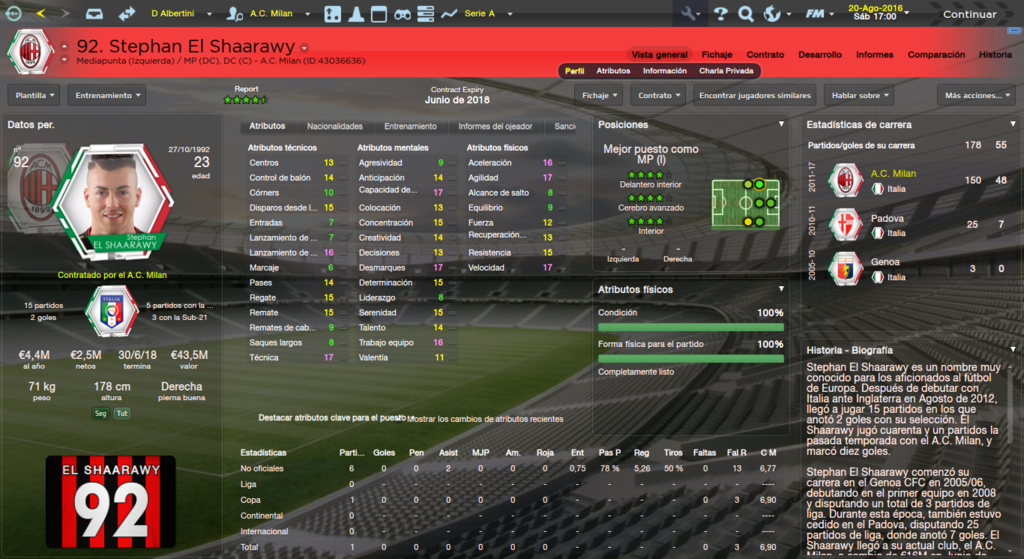Open the FM main menu
Screen dimensions: 1024x559
click(820, 14)
